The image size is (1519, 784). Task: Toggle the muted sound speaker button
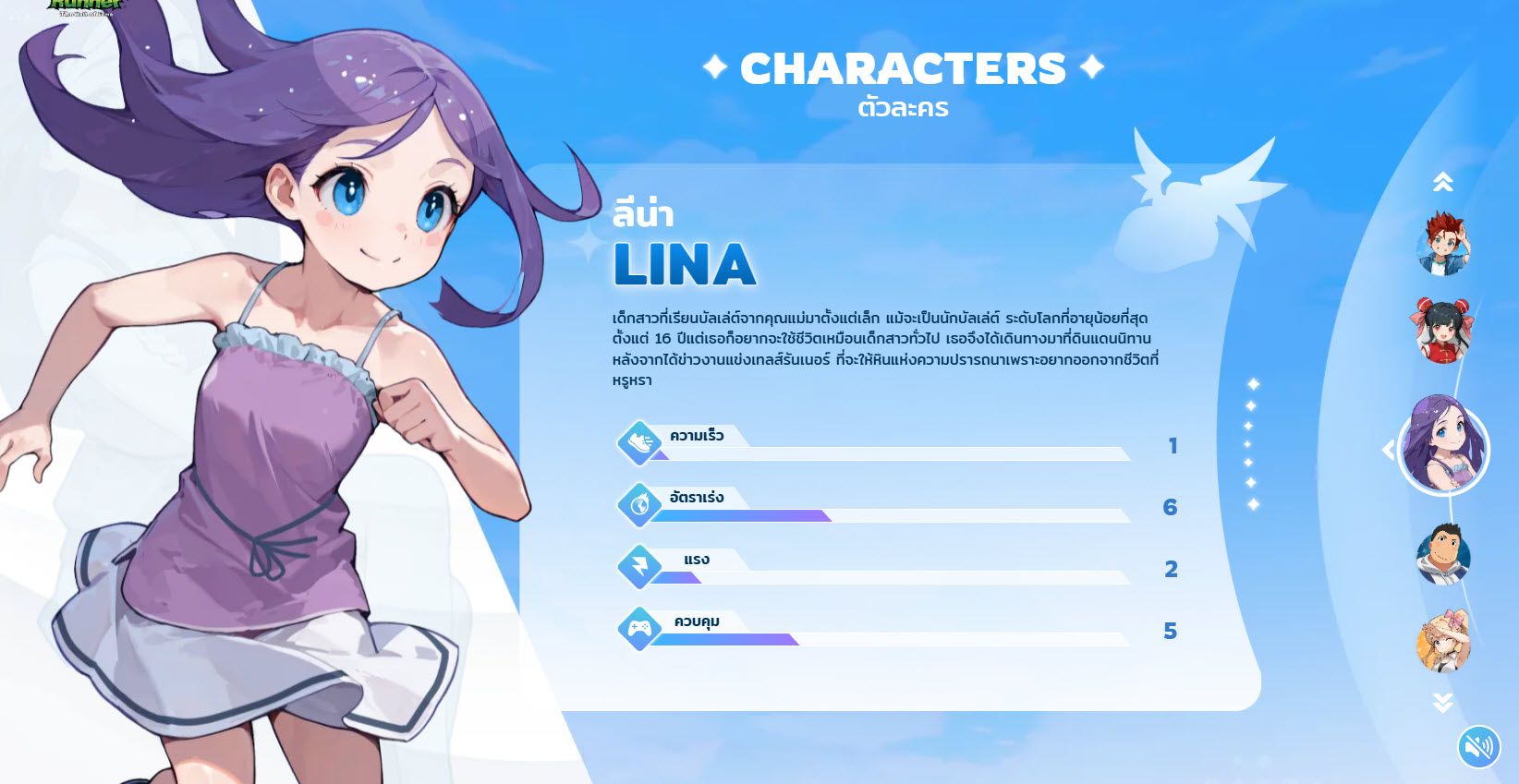tap(1478, 746)
